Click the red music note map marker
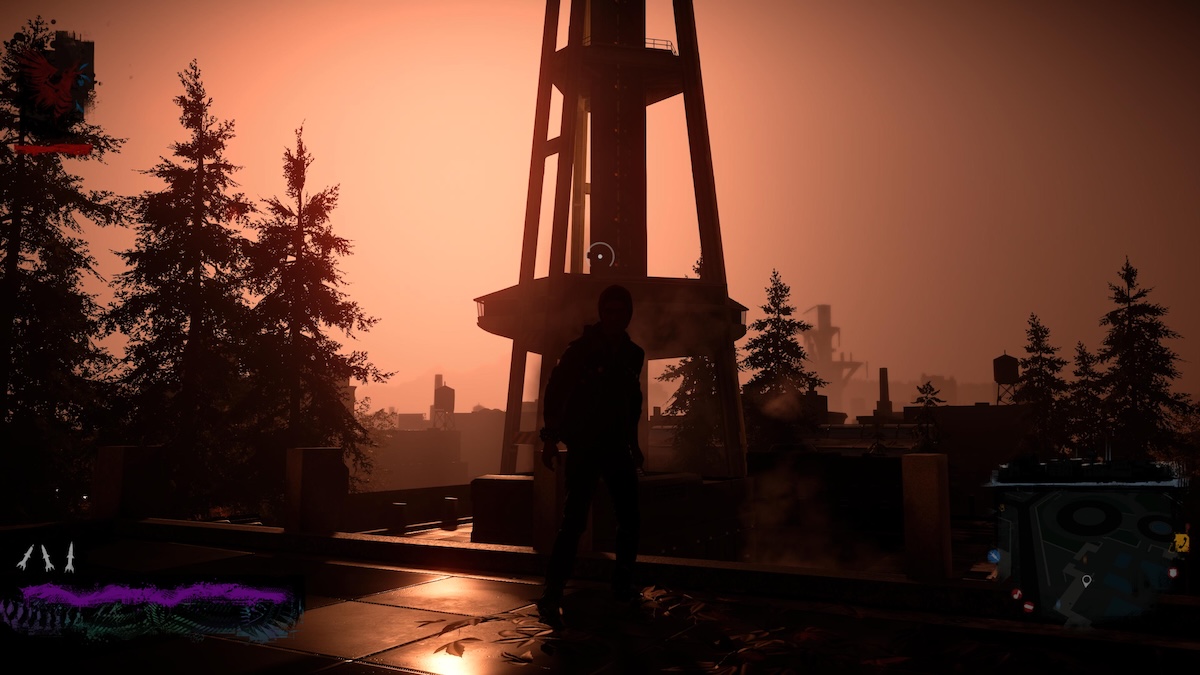 point(1017,594)
